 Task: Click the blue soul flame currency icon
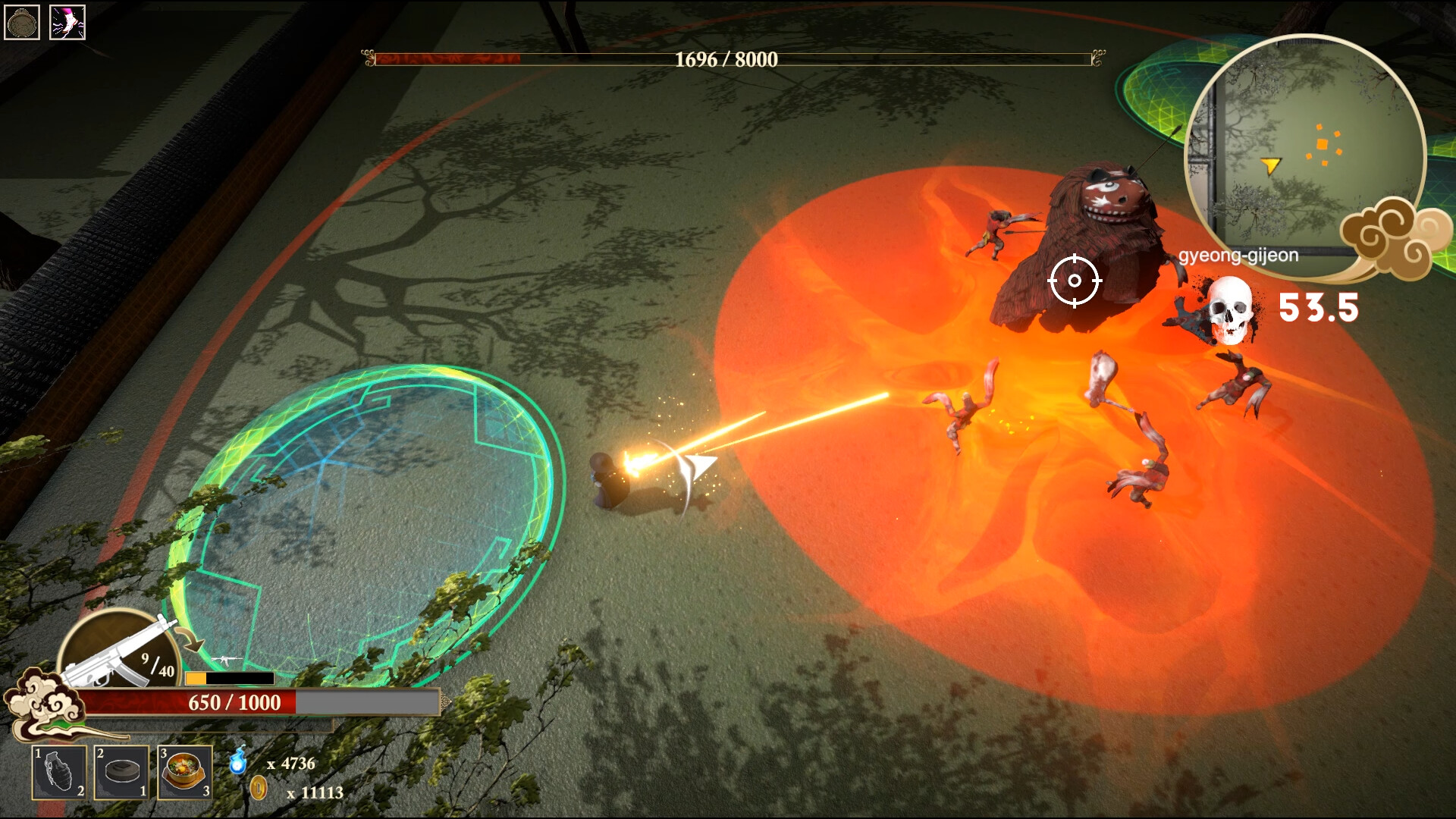238,761
